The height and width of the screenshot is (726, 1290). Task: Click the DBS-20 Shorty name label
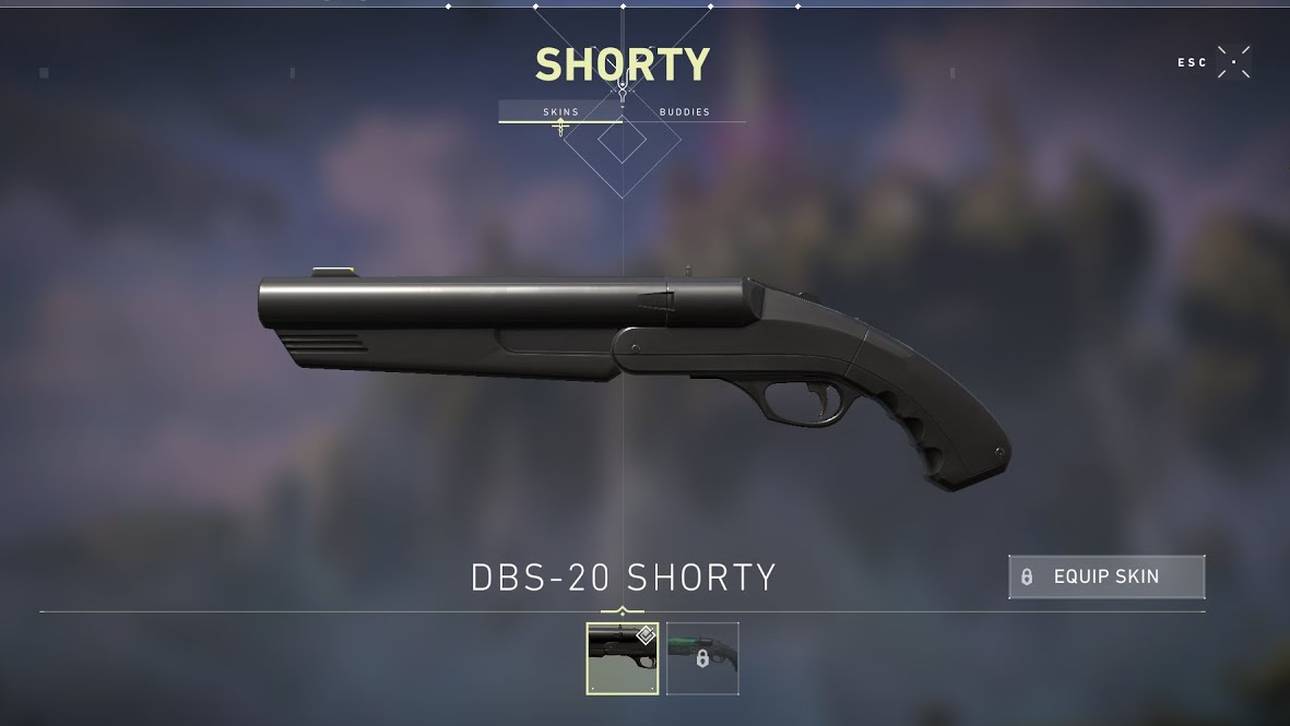pos(622,576)
